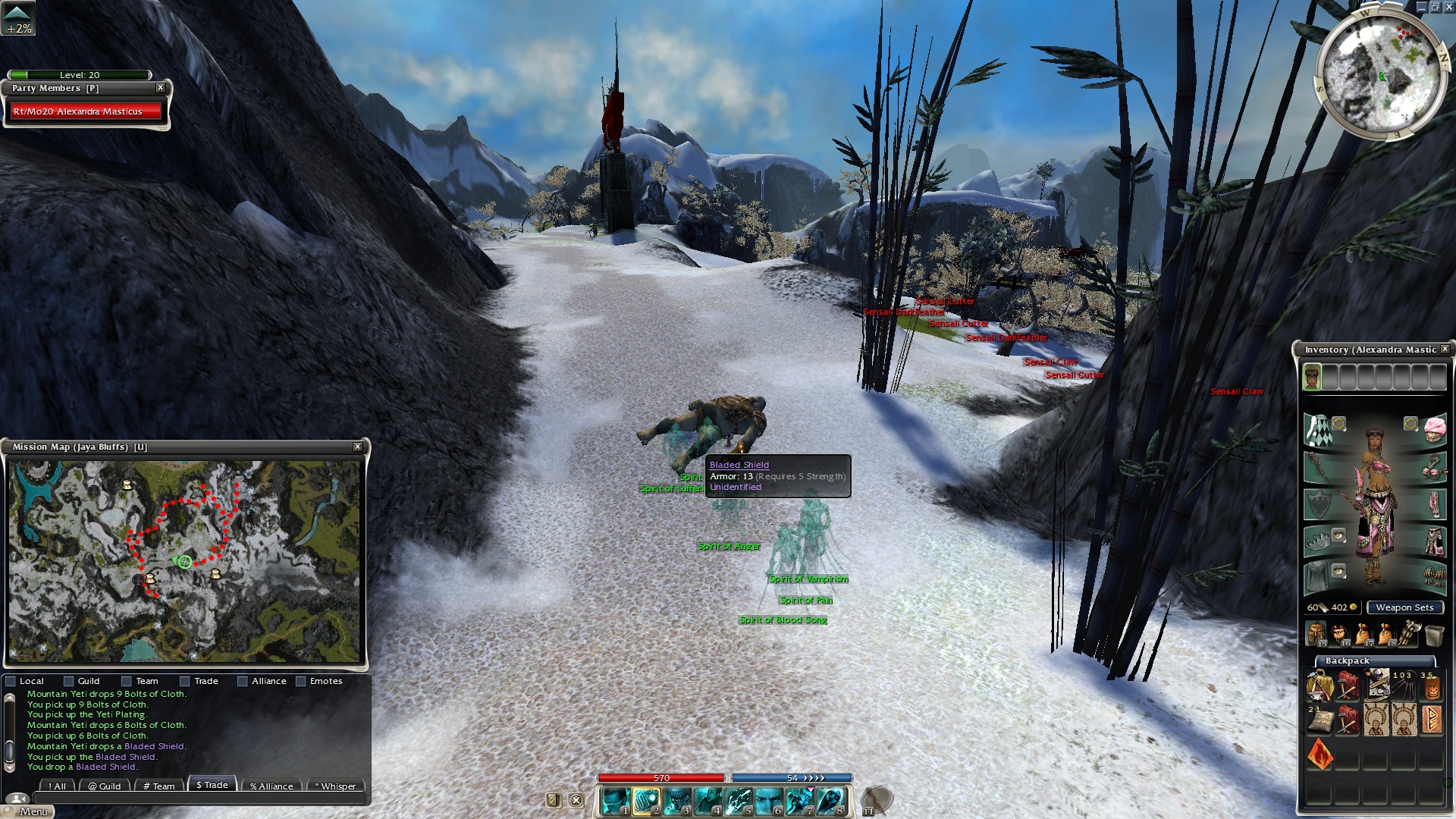Toggle the Emotes chat filter checkbox
Screen dimensions: 1456x819
click(x=301, y=681)
